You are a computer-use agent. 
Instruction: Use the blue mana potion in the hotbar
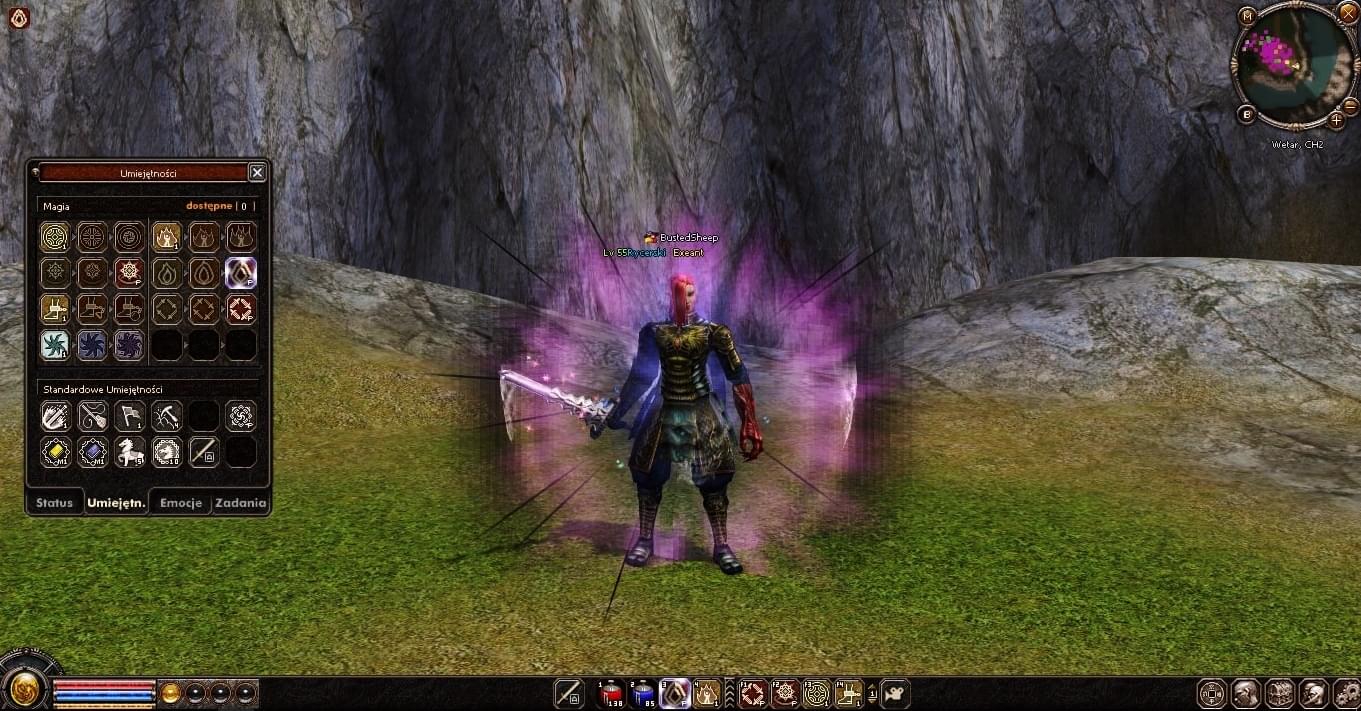pyautogui.click(x=644, y=692)
